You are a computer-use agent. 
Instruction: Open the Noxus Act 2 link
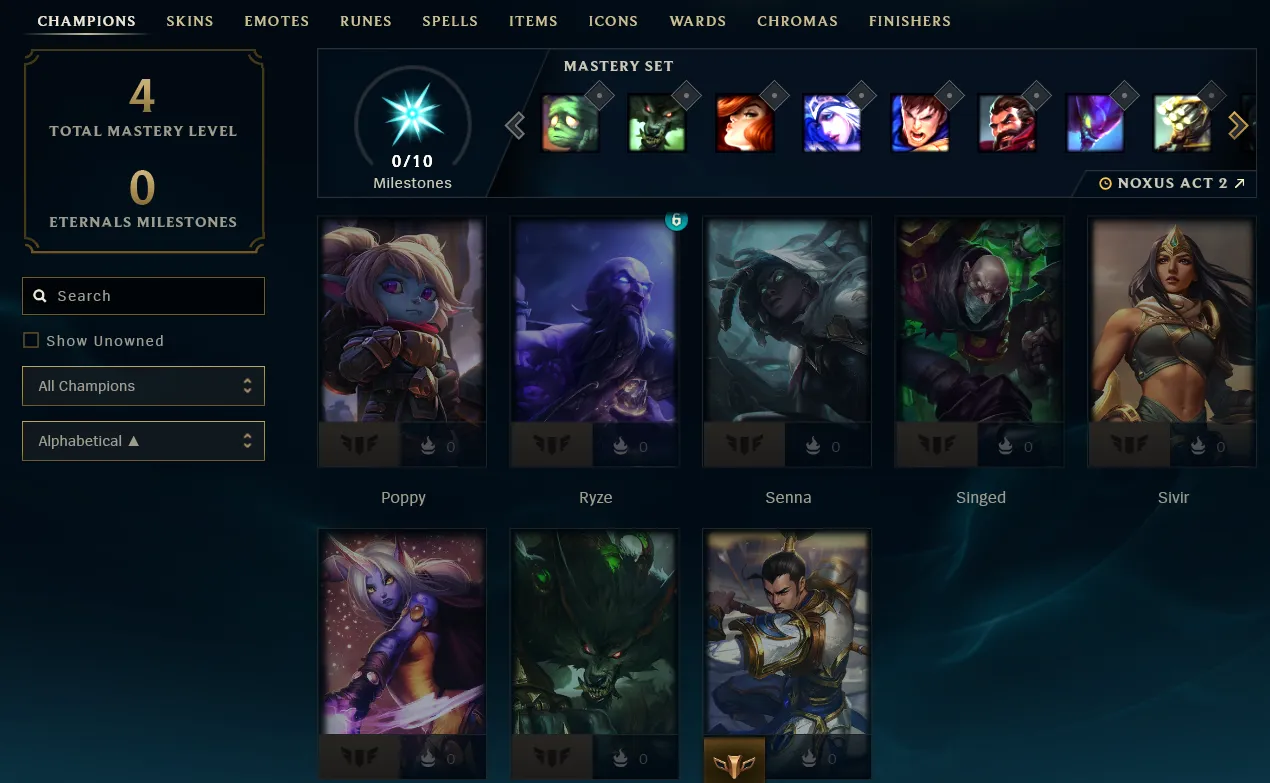(x=1172, y=184)
